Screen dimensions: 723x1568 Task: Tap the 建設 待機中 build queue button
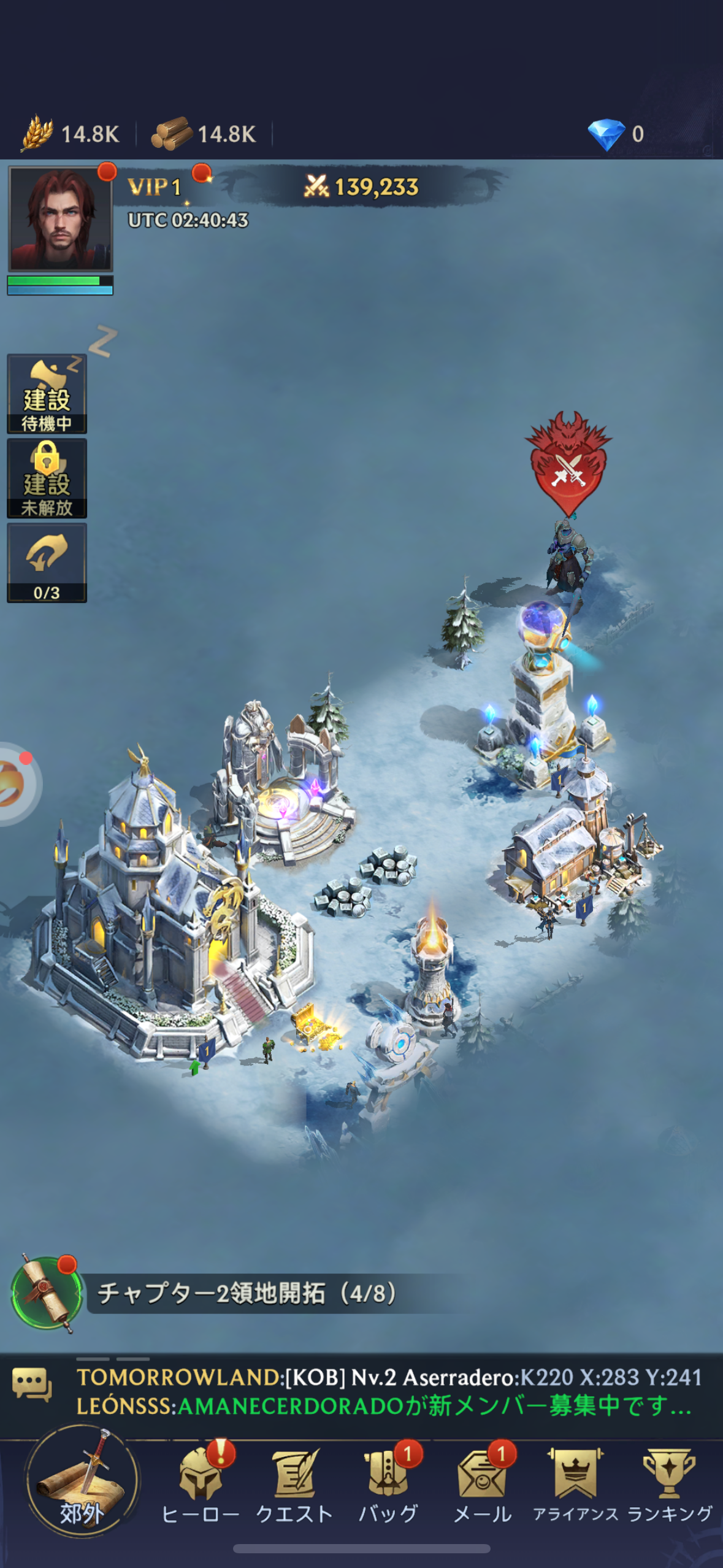[47, 394]
